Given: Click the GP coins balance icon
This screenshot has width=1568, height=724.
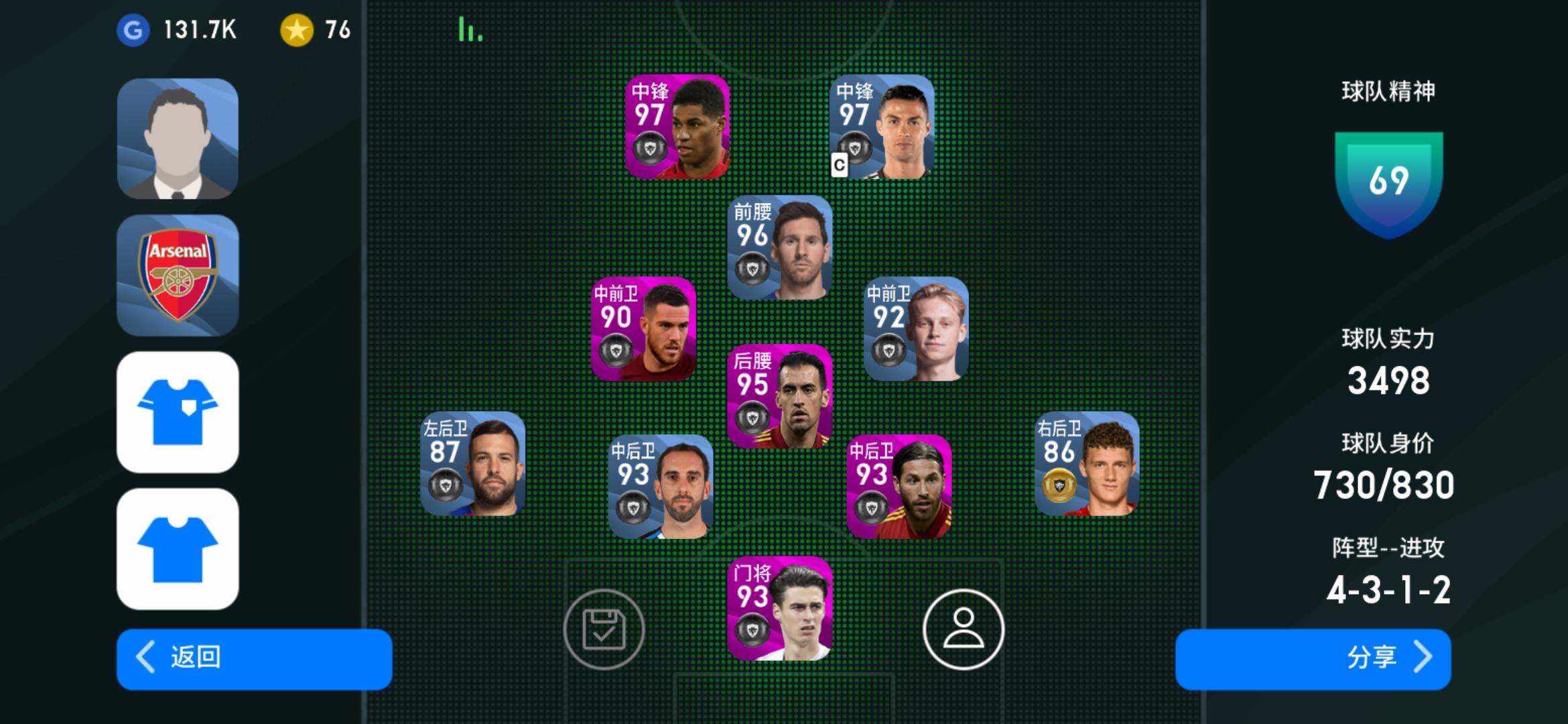Looking at the screenshot, I should tap(134, 29).
